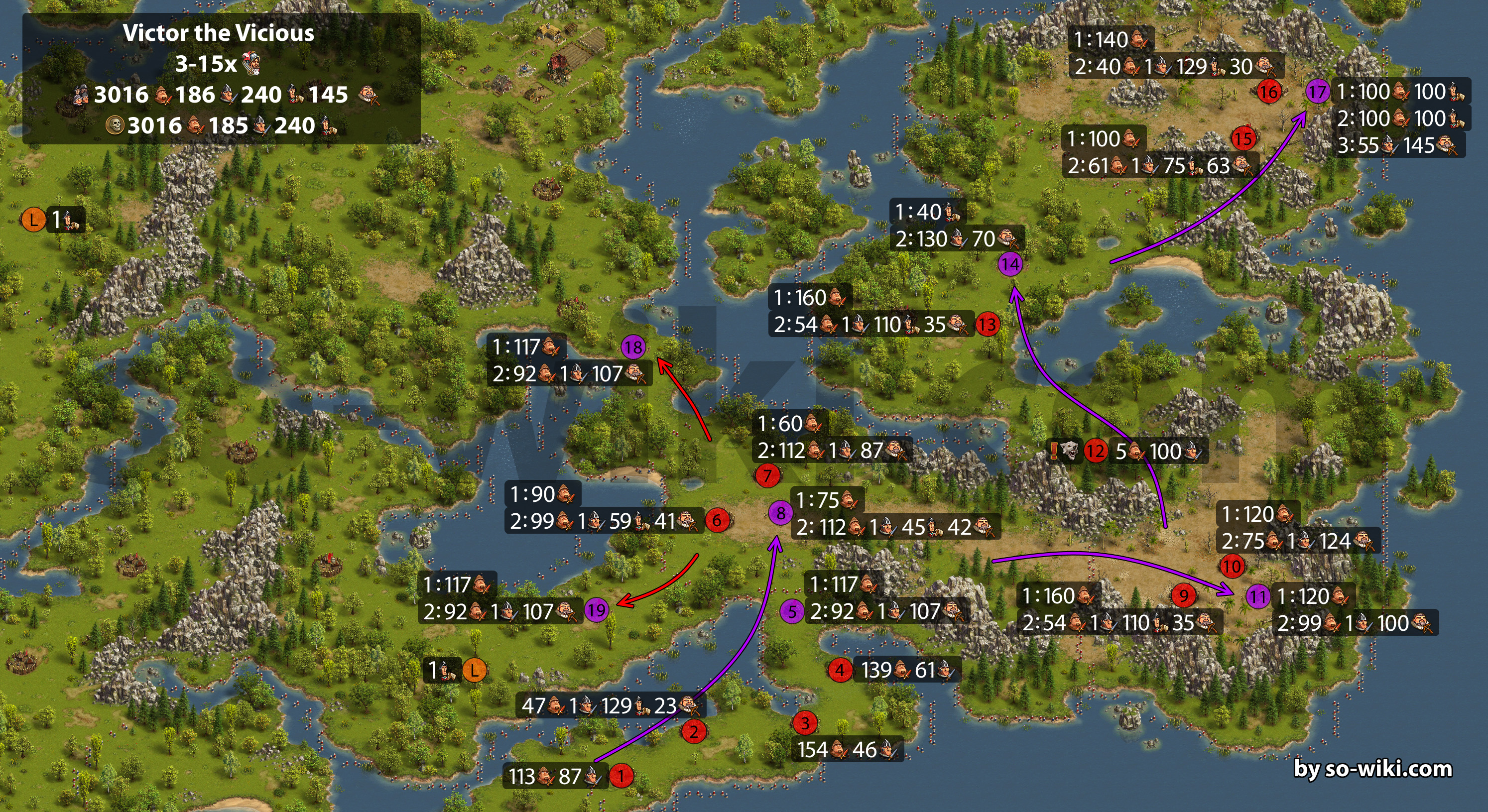
Task: Choose purple marker number 19
Action: point(596,610)
